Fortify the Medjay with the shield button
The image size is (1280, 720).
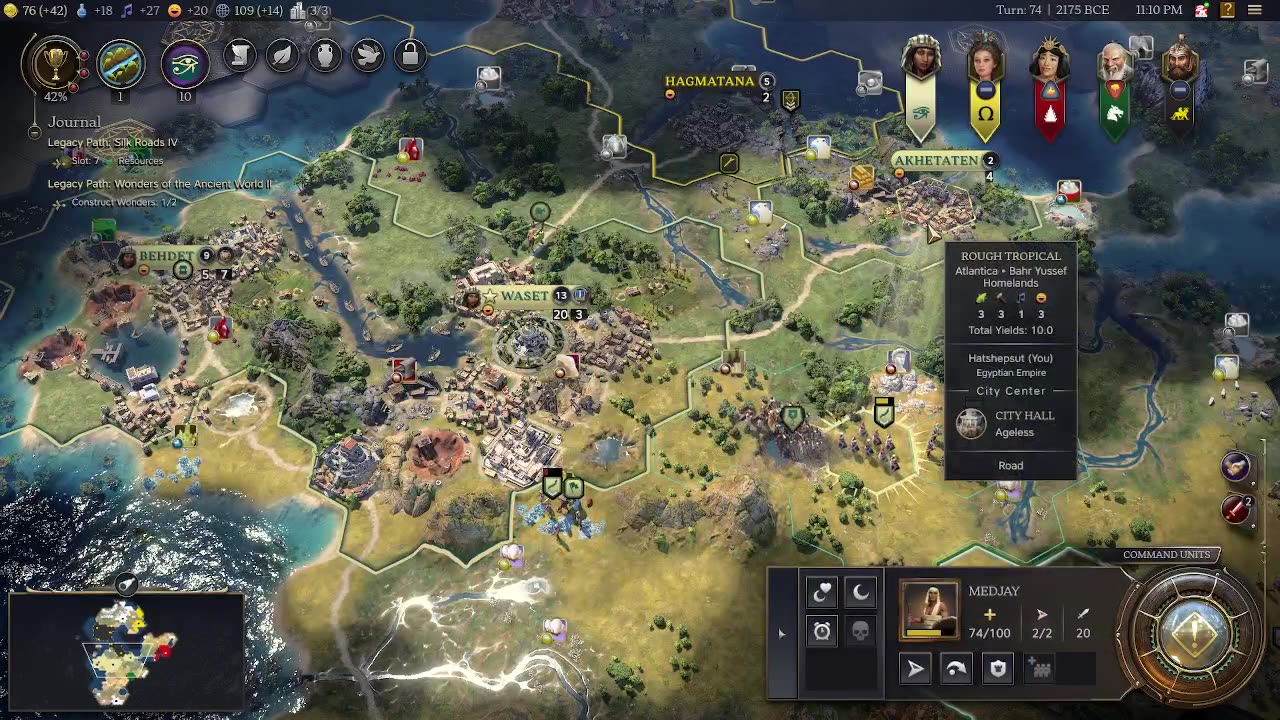pos(998,669)
